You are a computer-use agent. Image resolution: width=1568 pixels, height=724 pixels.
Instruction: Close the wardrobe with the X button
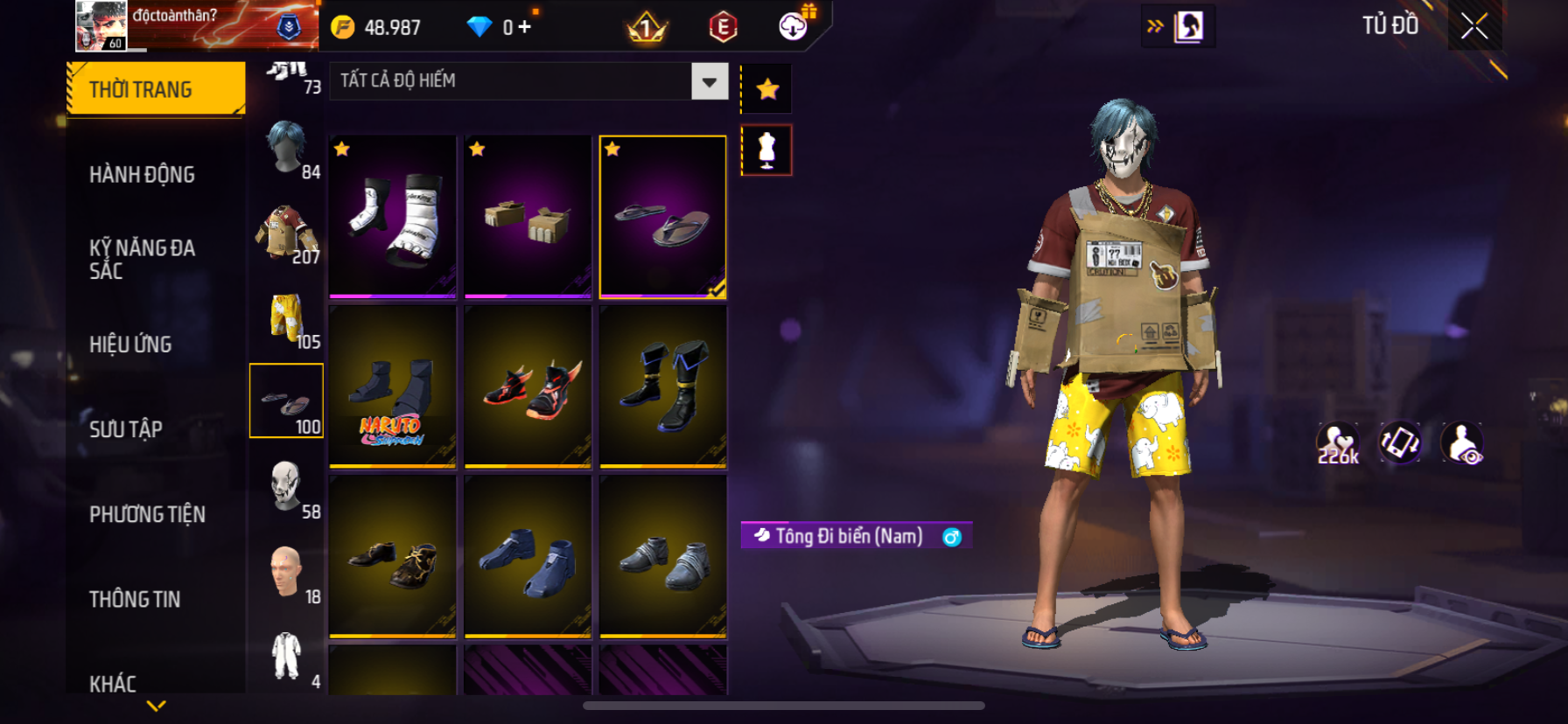click(x=1474, y=27)
